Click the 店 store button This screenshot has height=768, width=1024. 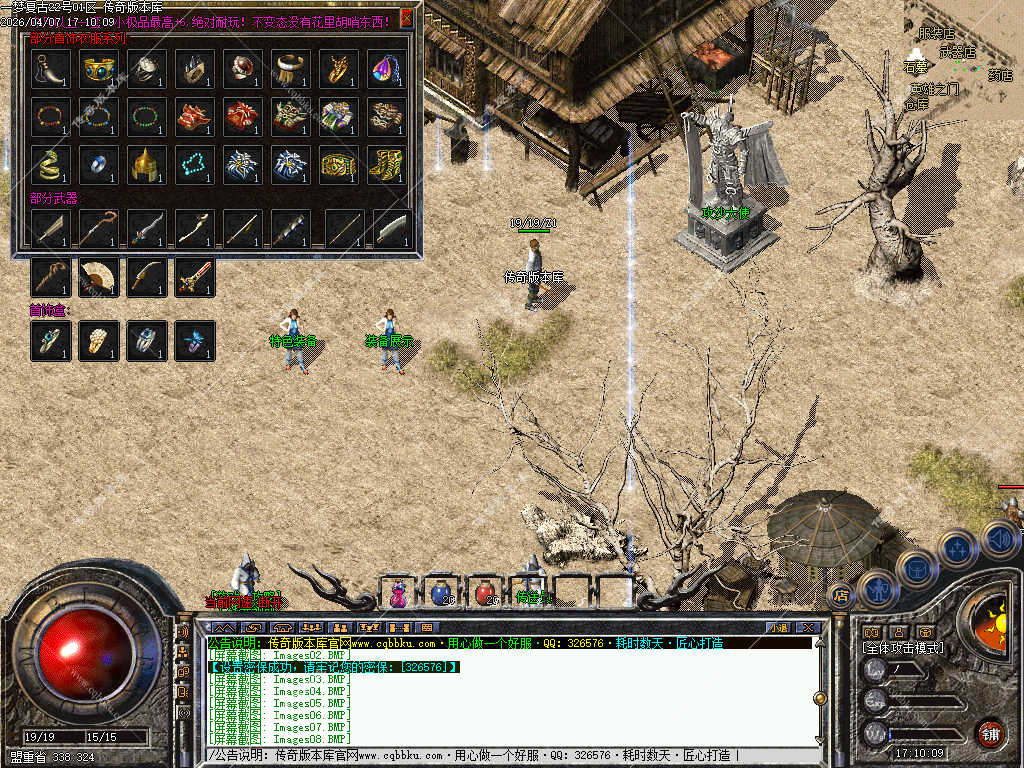[x=841, y=595]
